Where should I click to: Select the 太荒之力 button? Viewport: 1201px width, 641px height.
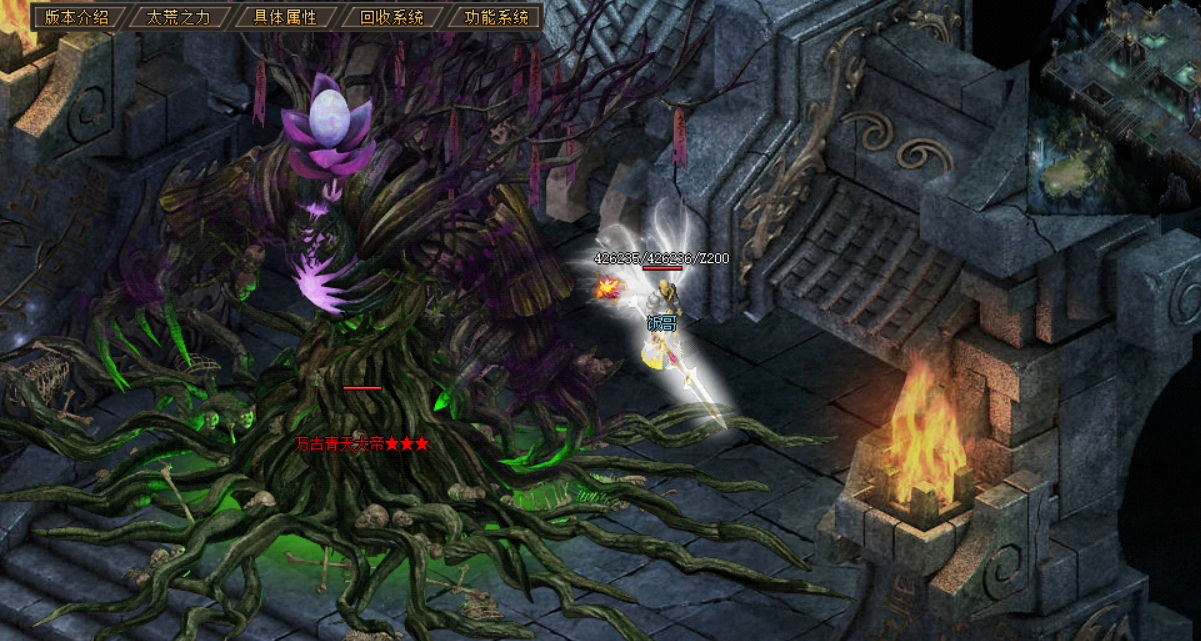178,17
